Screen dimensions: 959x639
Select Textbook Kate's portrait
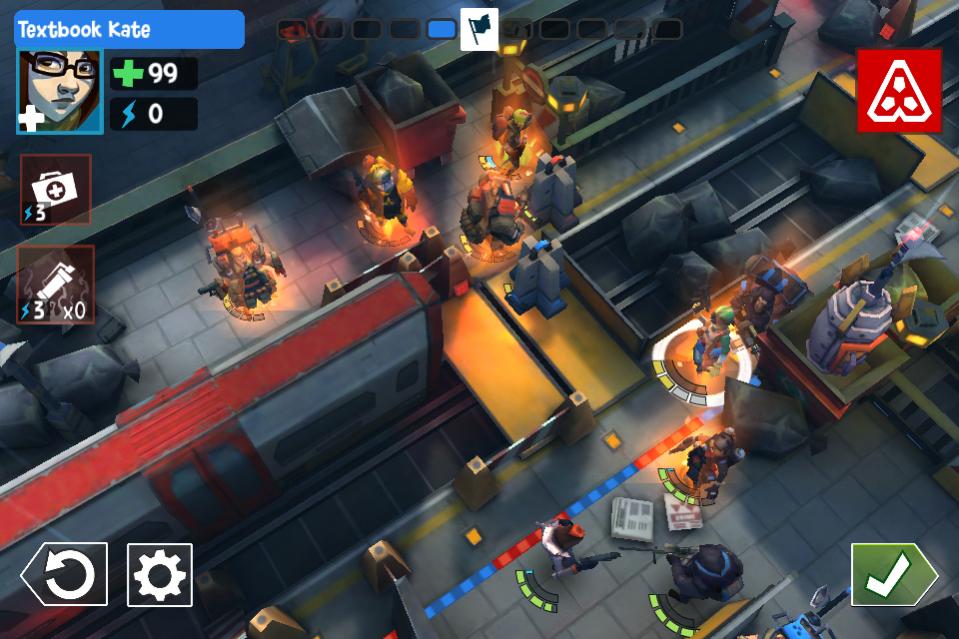pos(59,92)
